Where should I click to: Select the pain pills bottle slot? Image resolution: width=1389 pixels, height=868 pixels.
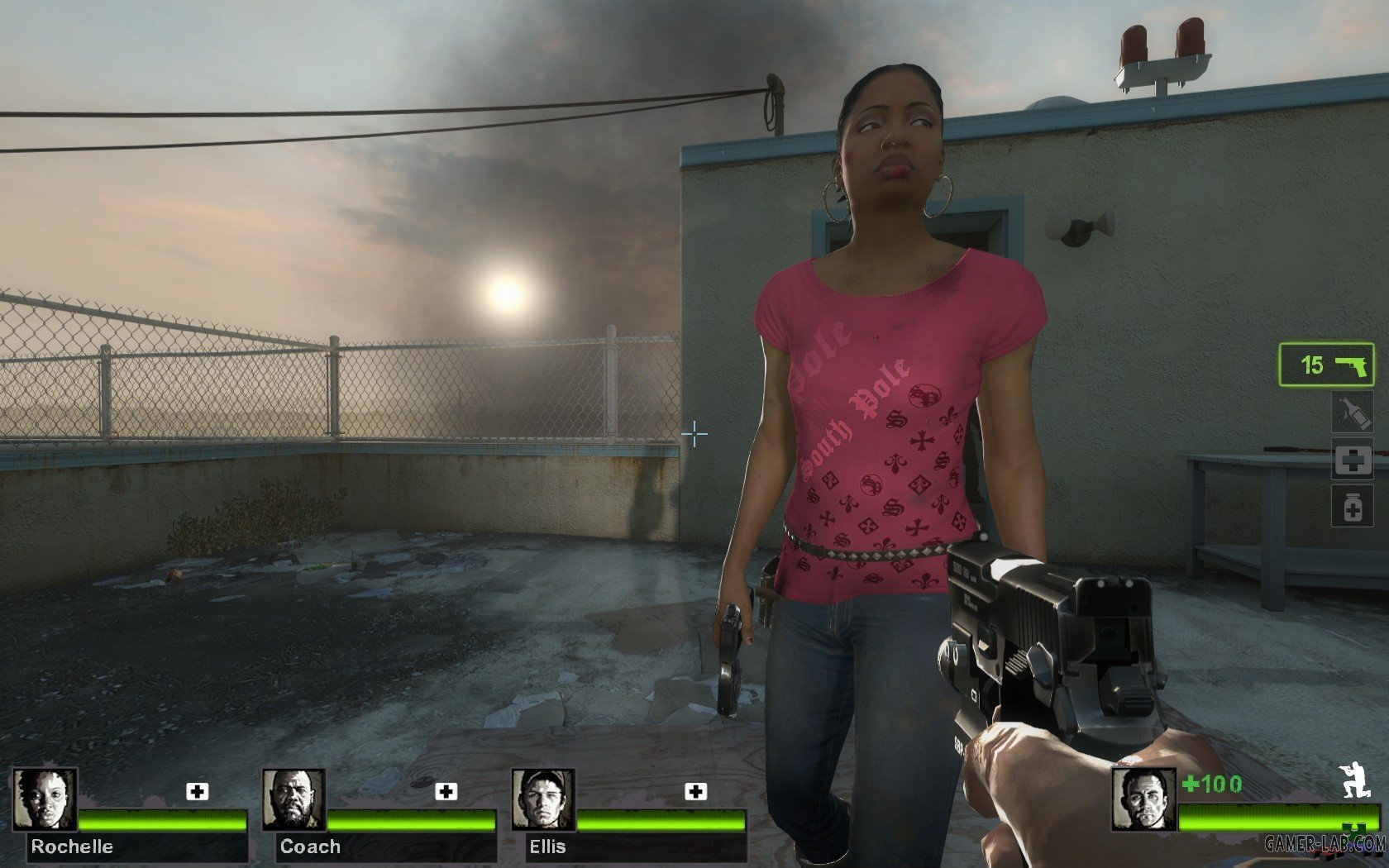pyautogui.click(x=1352, y=507)
